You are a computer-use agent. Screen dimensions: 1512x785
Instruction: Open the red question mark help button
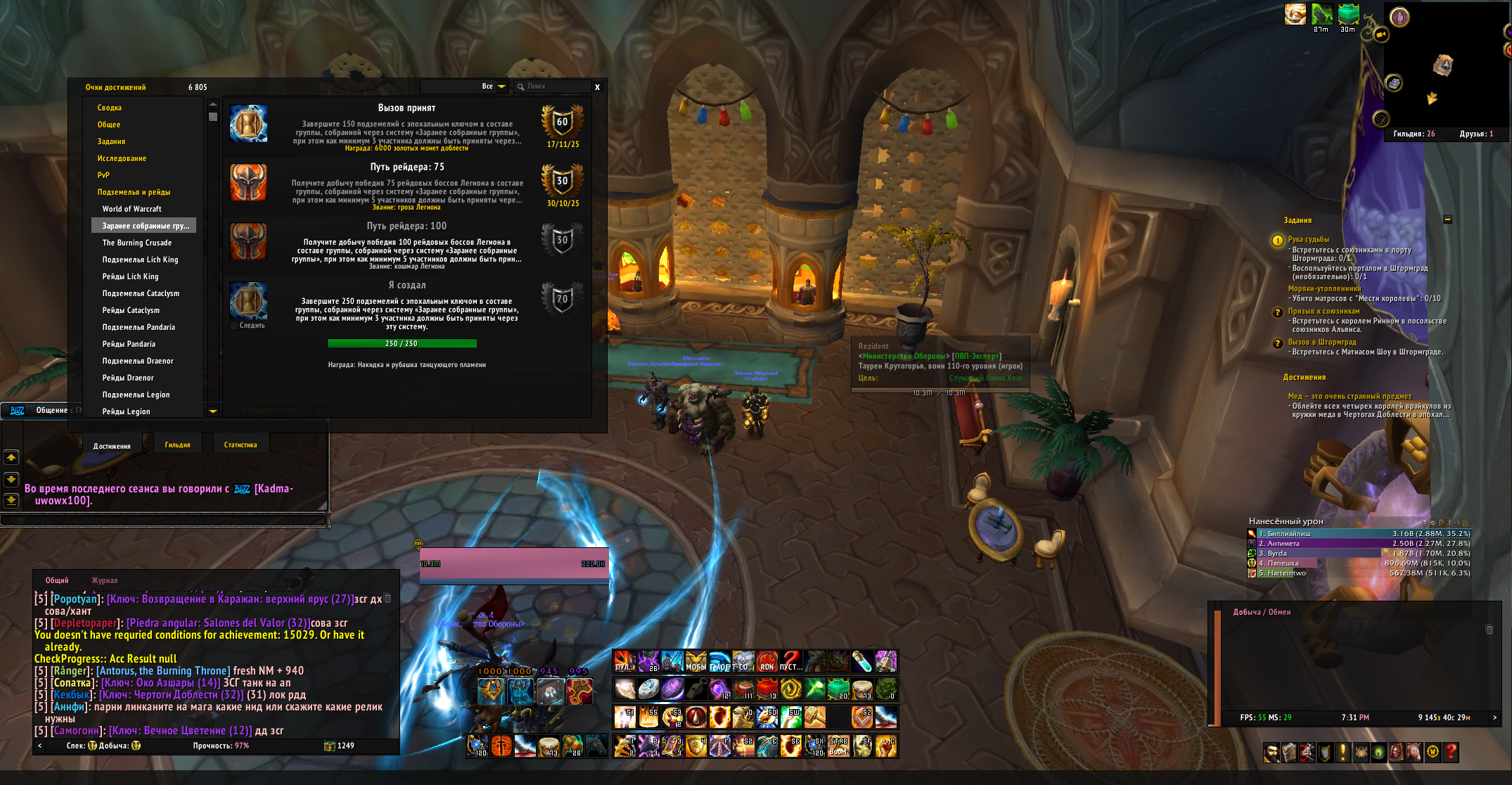[1450, 753]
